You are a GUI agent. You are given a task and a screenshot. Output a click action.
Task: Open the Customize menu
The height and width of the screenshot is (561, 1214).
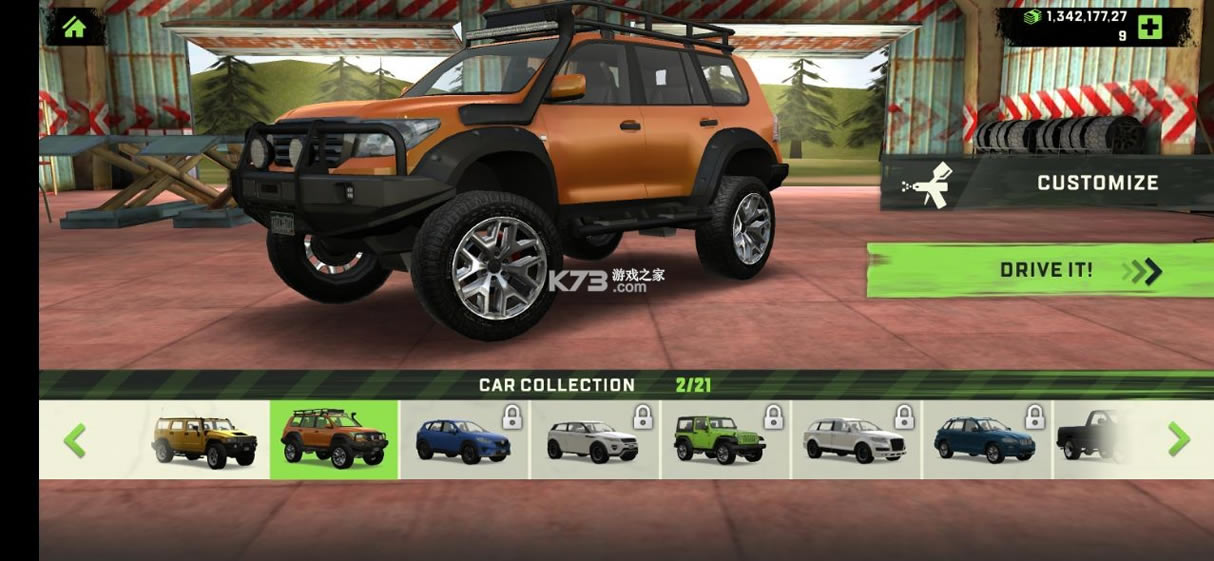1046,183
